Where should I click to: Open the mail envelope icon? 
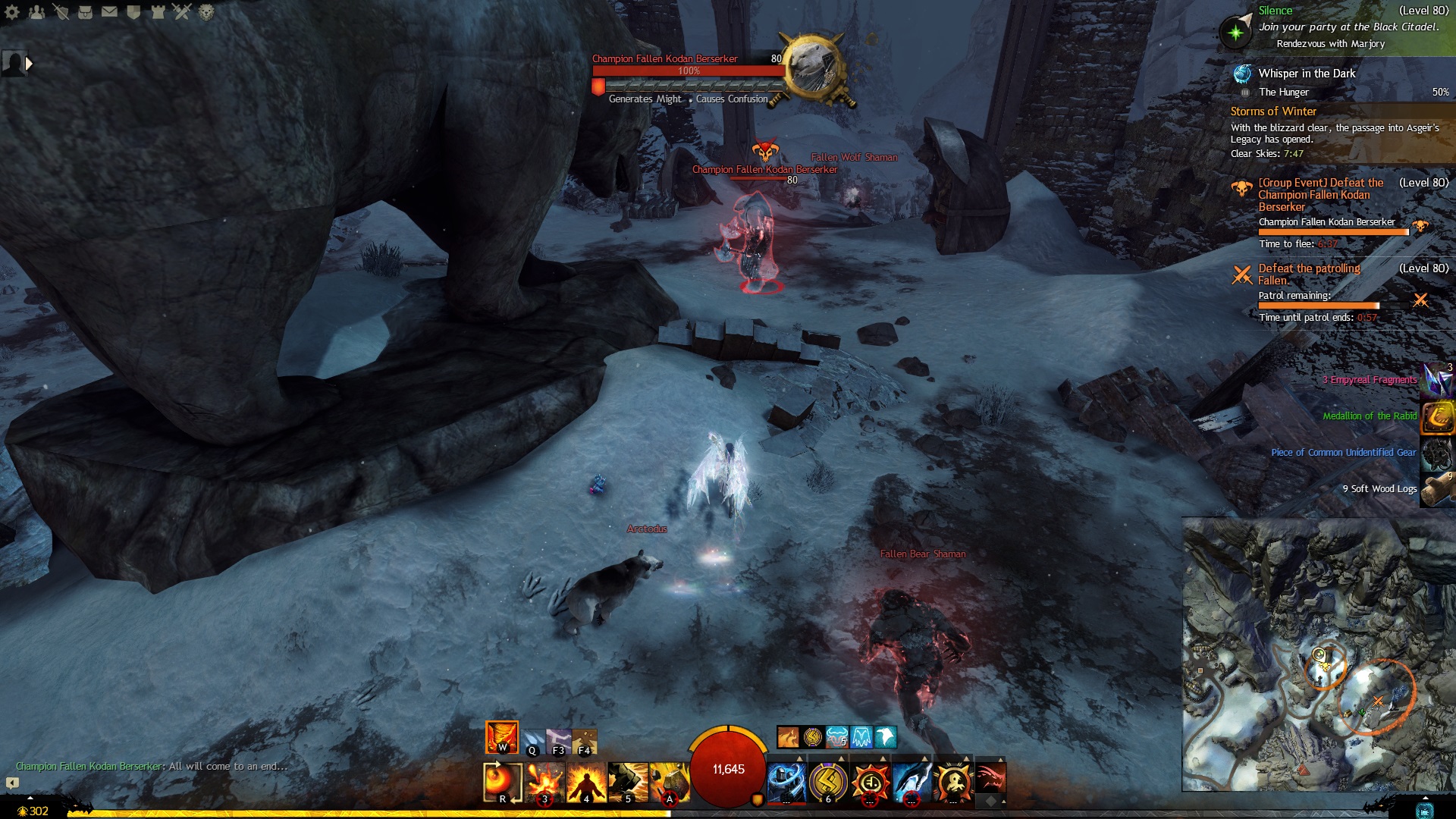coord(110,12)
